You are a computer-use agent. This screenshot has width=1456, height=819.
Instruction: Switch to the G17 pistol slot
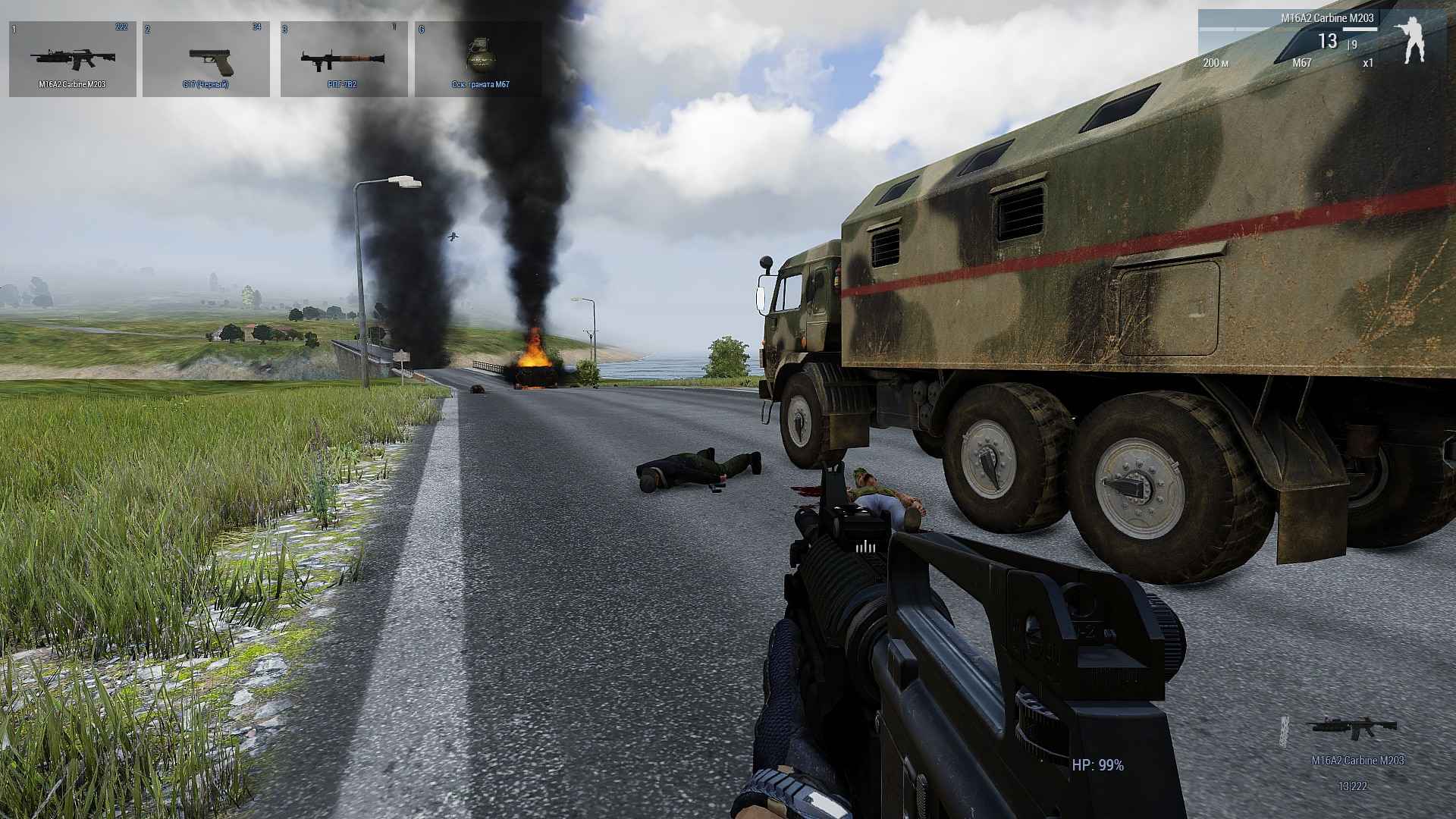pos(206,59)
